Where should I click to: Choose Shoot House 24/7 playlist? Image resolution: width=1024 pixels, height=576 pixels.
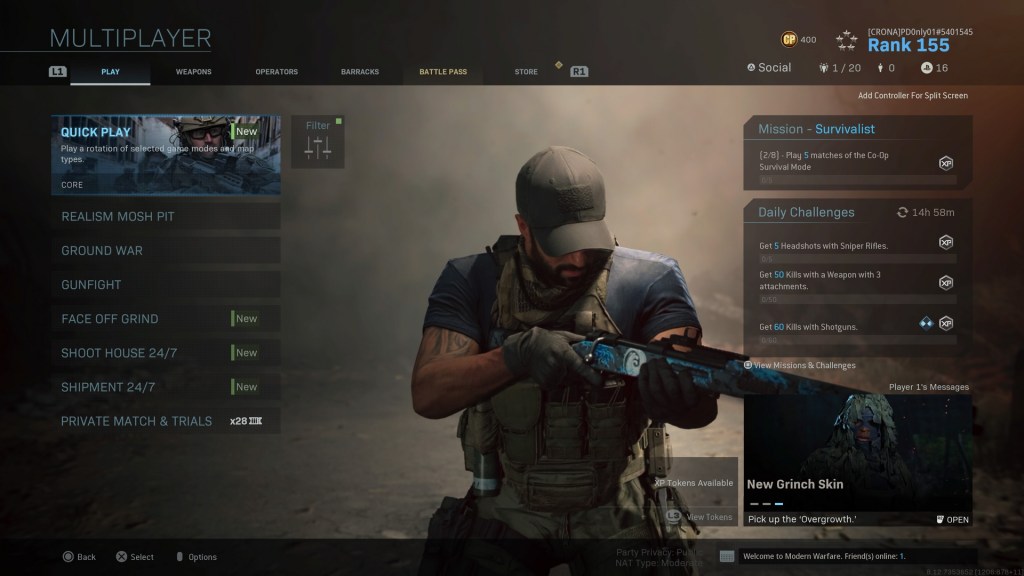[x=166, y=353]
